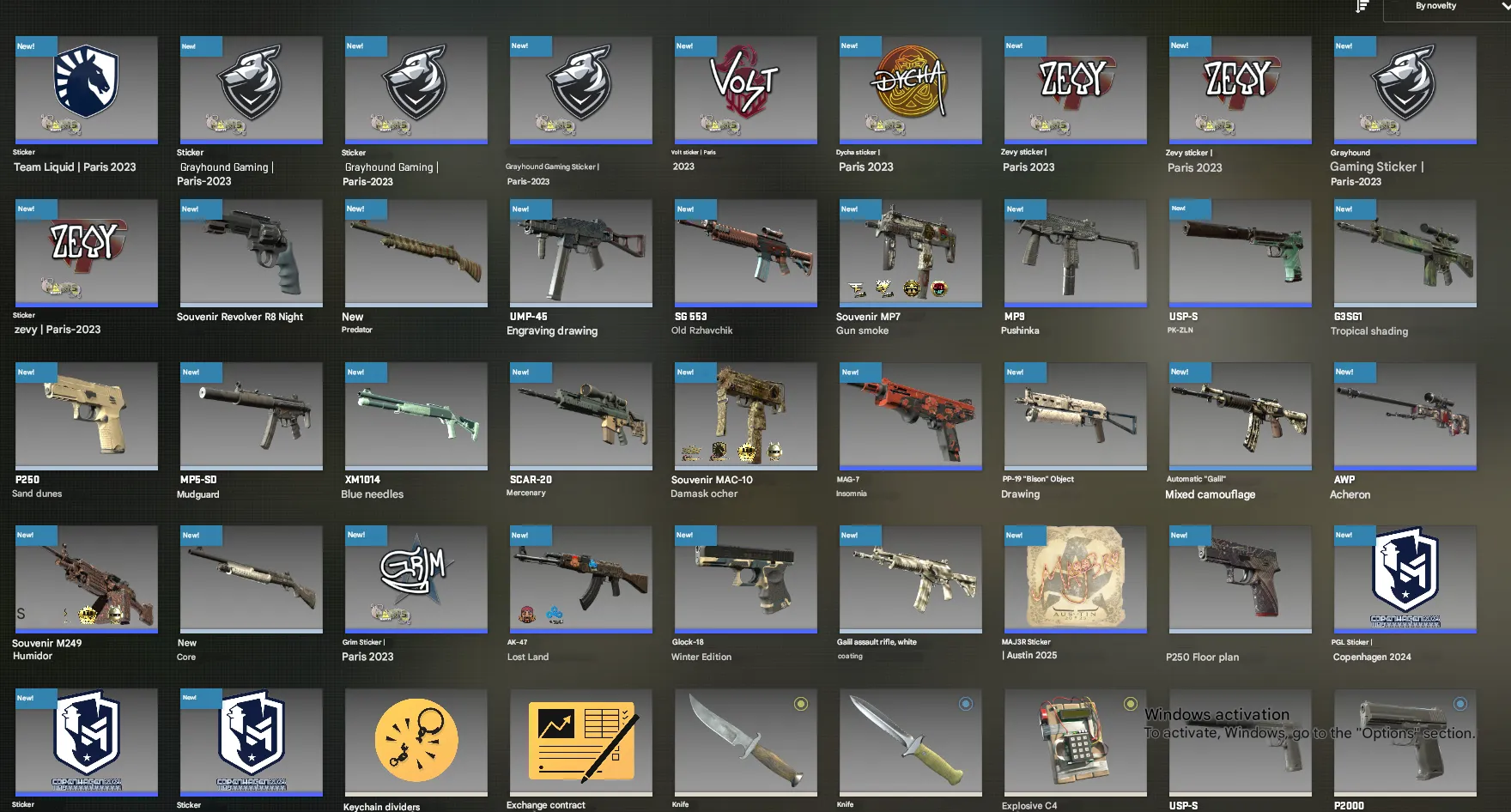Click the Zevy sticker Paris 2023
Screen dimensions: 1511x812
click(x=1075, y=91)
